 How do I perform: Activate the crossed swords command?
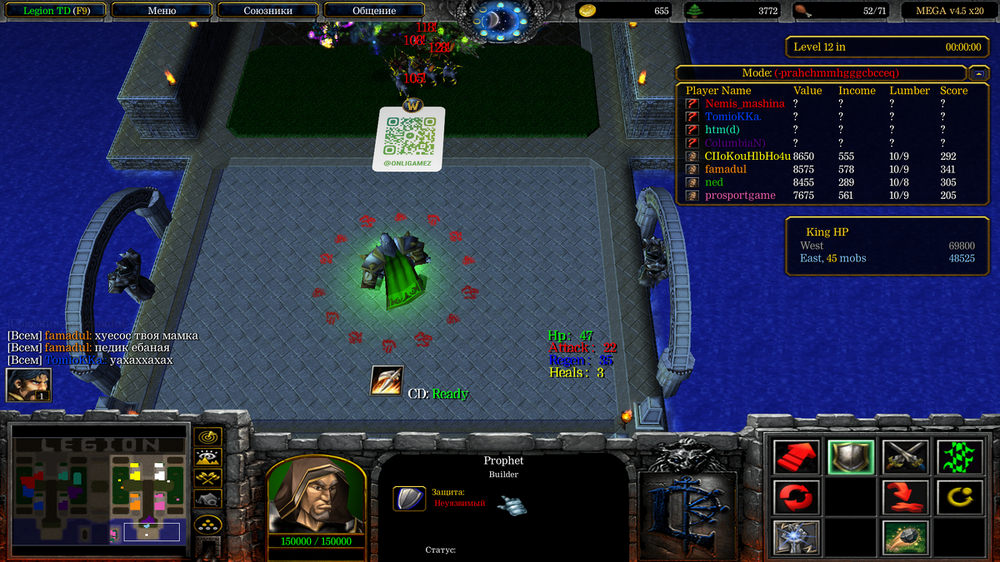(x=905, y=457)
